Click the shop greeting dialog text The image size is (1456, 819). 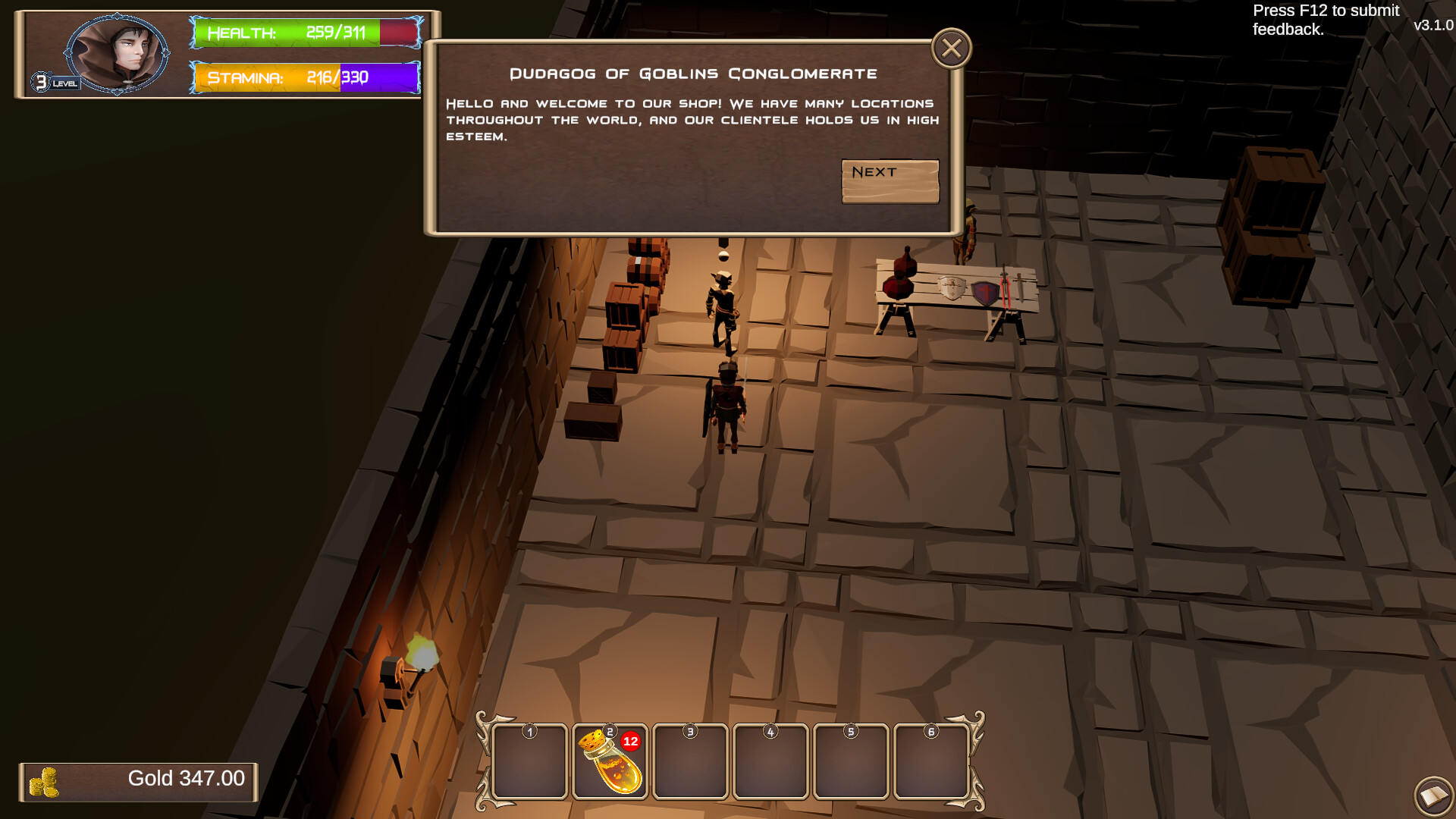(692, 119)
